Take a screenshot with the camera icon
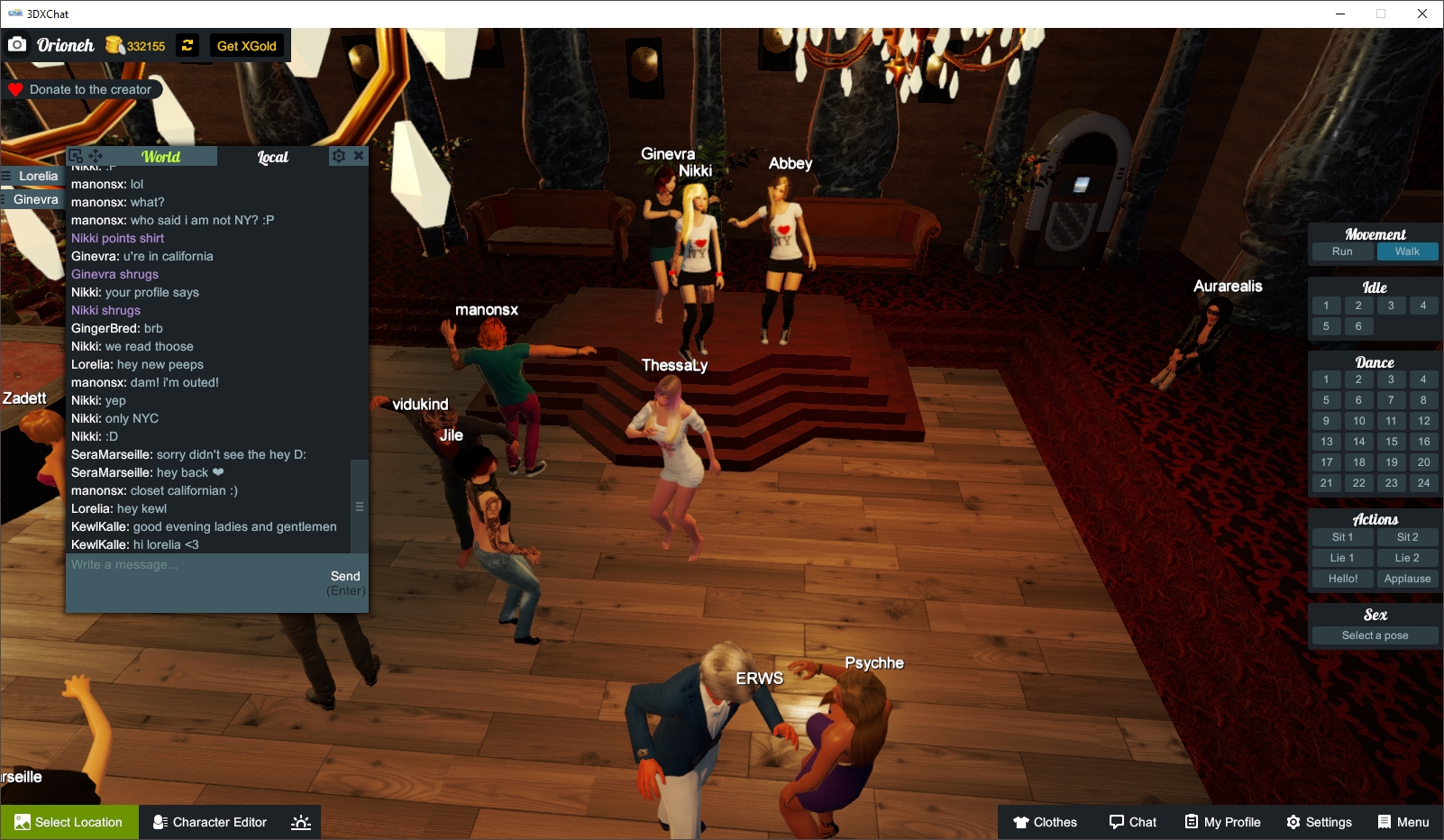Viewport: 1444px width, 840px height. [x=17, y=44]
